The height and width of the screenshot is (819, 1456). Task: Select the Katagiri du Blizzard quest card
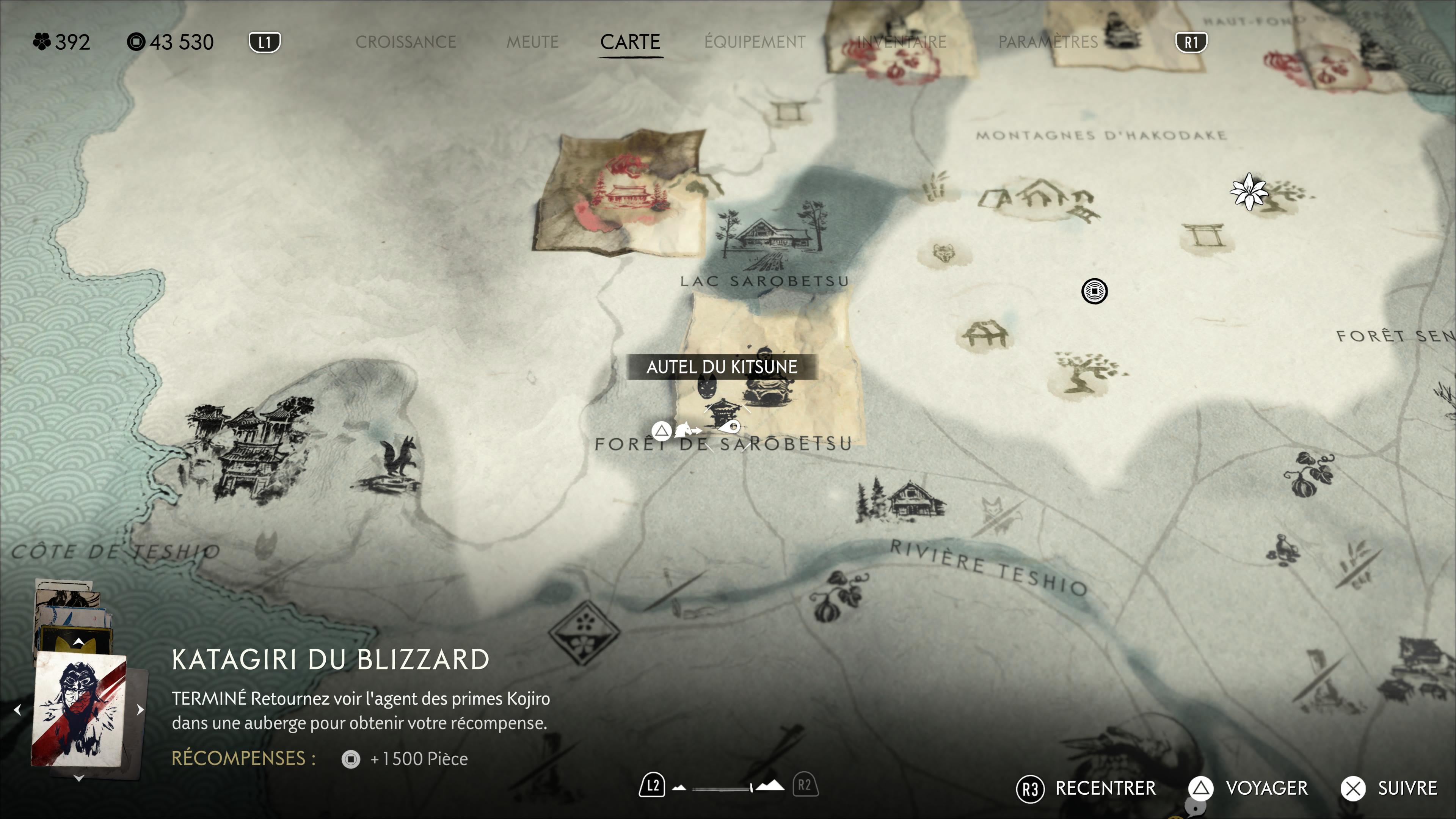(78, 710)
